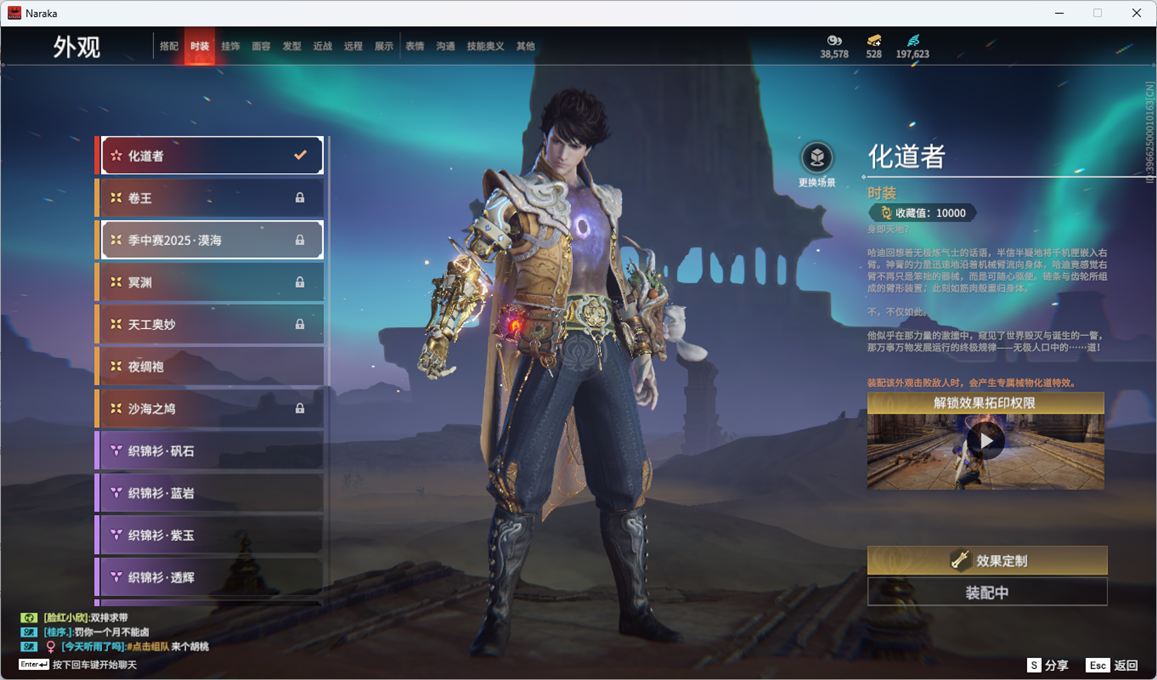Choose the locked 卷王 outfit
The image size is (1157, 680).
click(210, 198)
